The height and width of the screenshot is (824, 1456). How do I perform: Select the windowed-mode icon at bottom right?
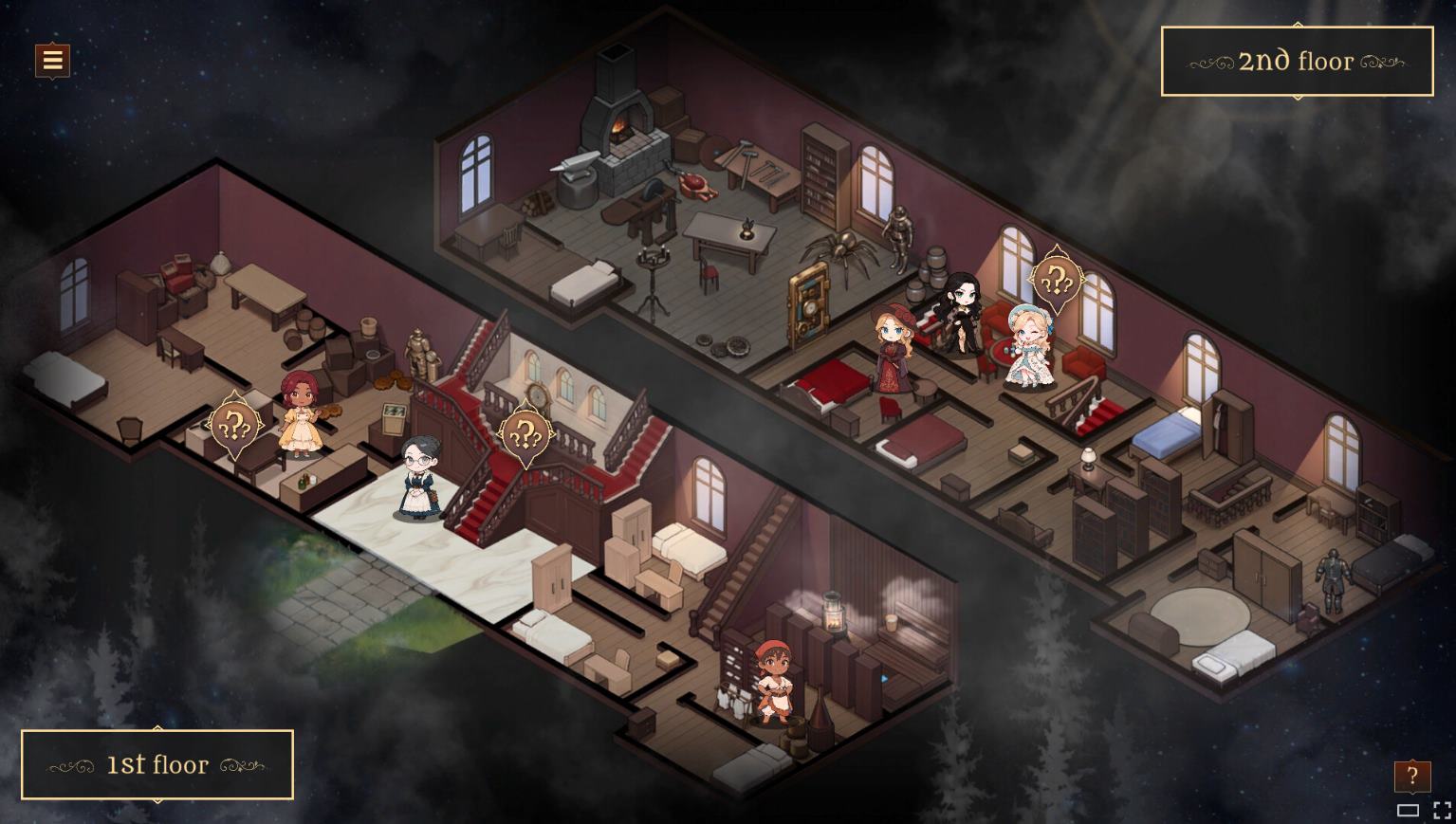pos(1408,811)
